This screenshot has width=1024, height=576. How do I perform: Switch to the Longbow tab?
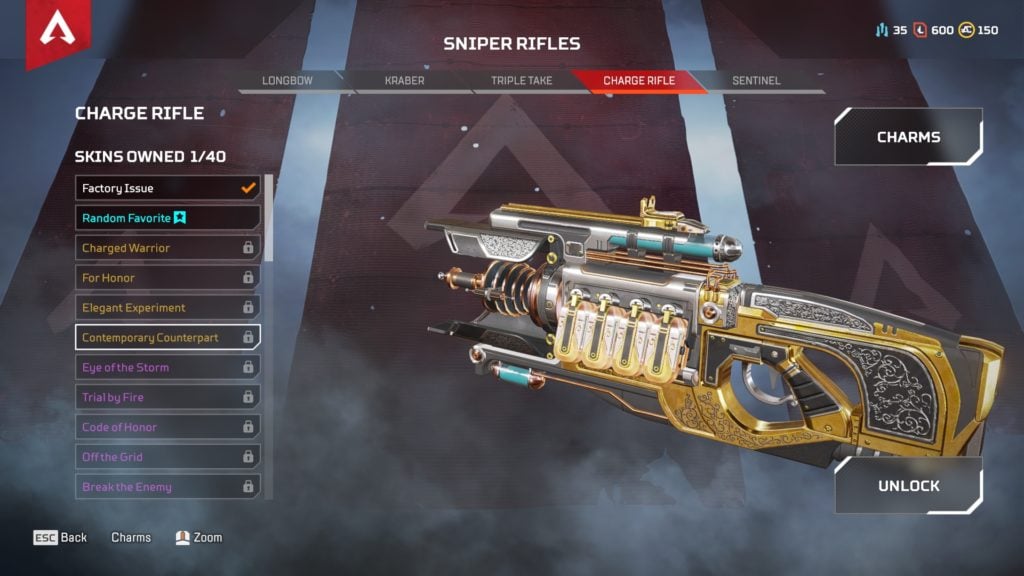coord(287,81)
